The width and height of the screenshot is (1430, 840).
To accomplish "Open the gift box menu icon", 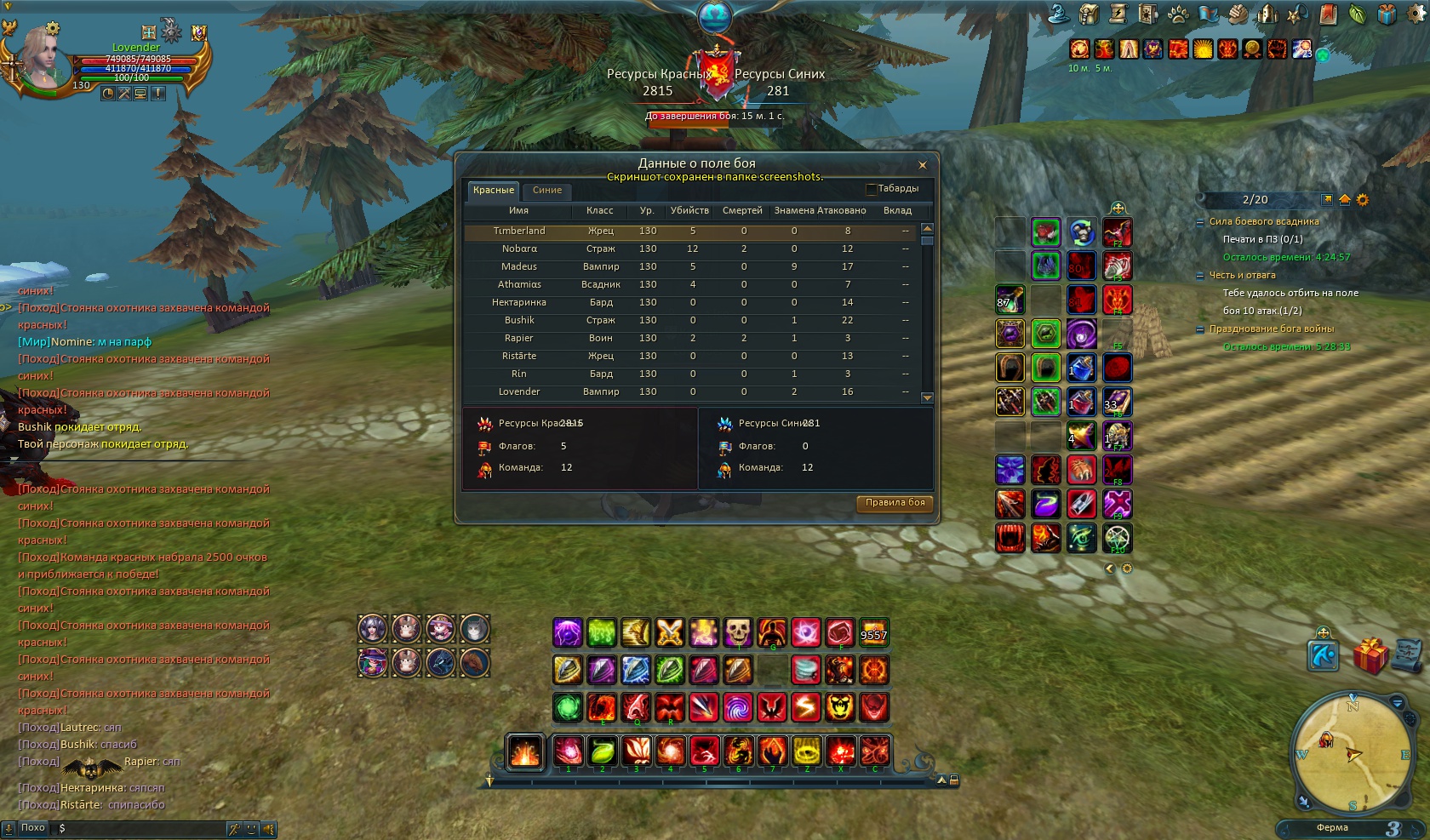I will click(x=1387, y=14).
